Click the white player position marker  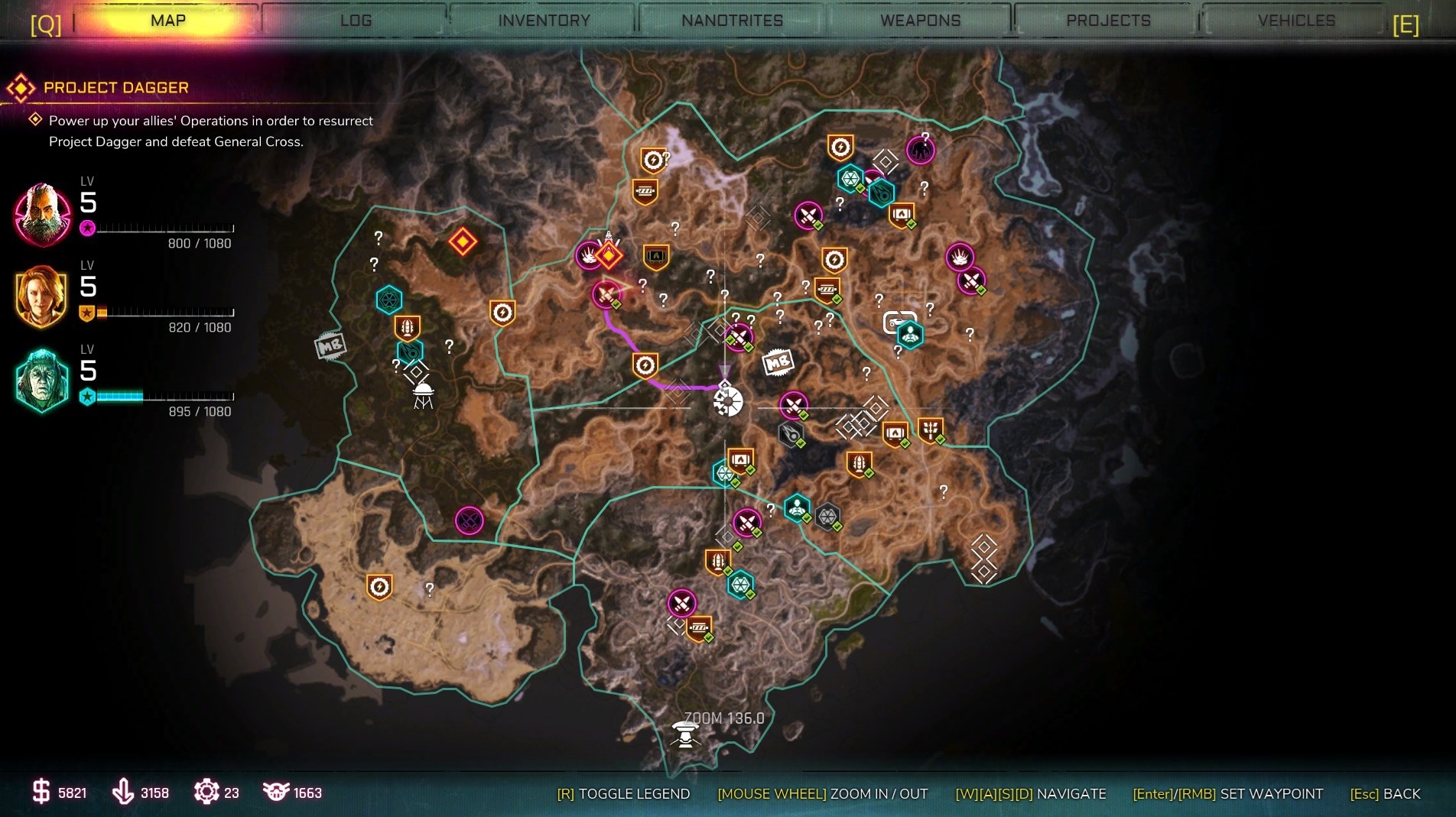tap(727, 401)
